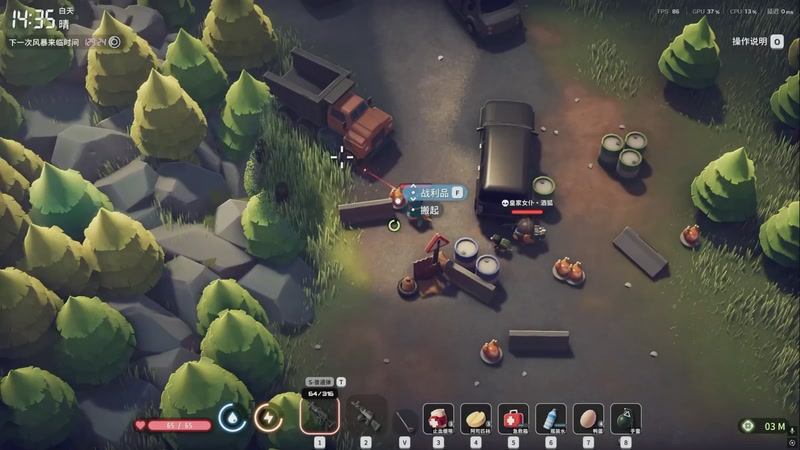The width and height of the screenshot is (800, 450).
Task: Equip the melee weapon slot
Action: click(x=404, y=418)
